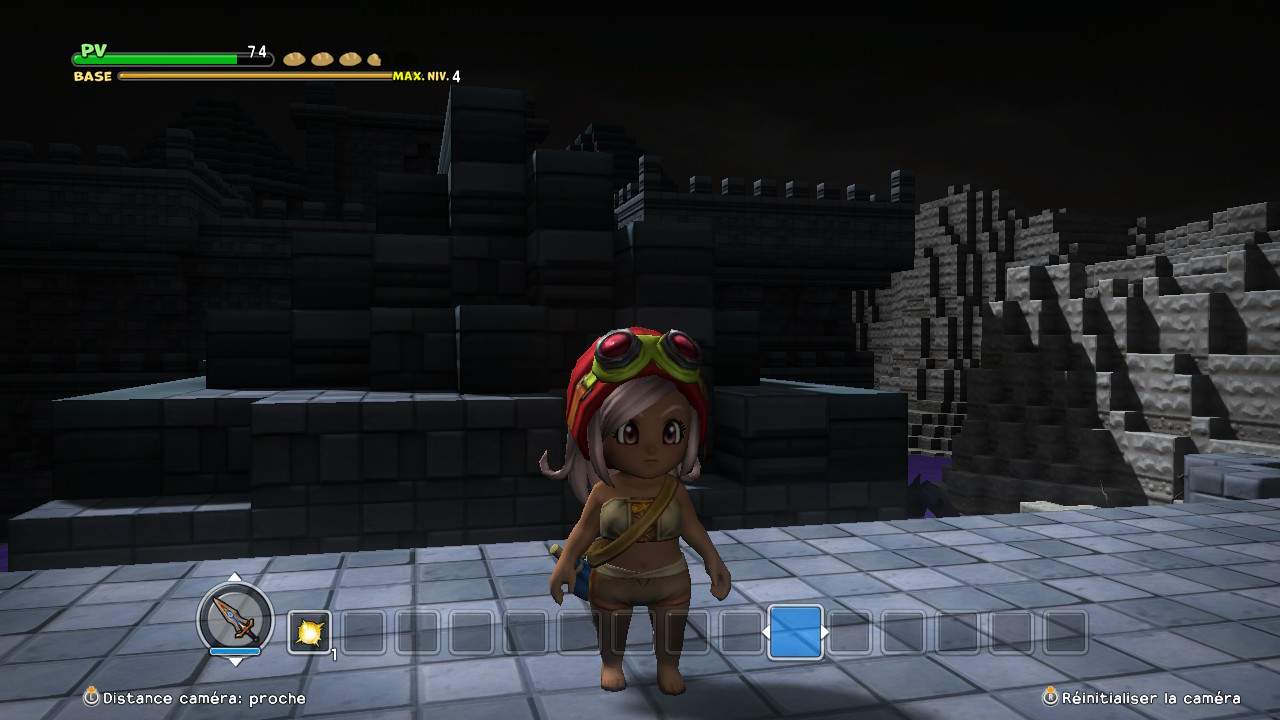The height and width of the screenshot is (720, 1280).
Task: Click the down arrow below the sword
Action: [x=235, y=661]
